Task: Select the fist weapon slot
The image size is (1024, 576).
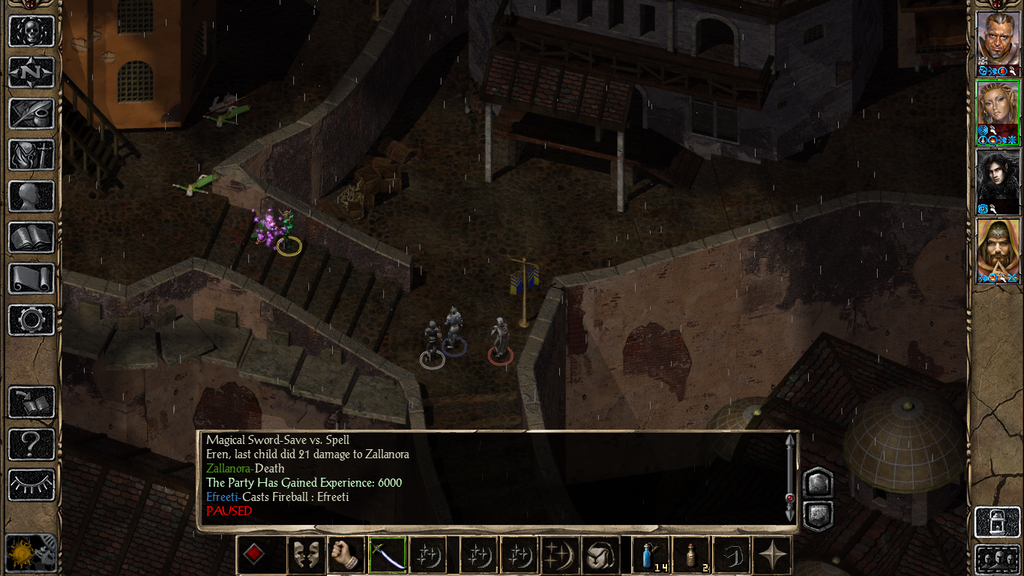Action: coord(346,555)
